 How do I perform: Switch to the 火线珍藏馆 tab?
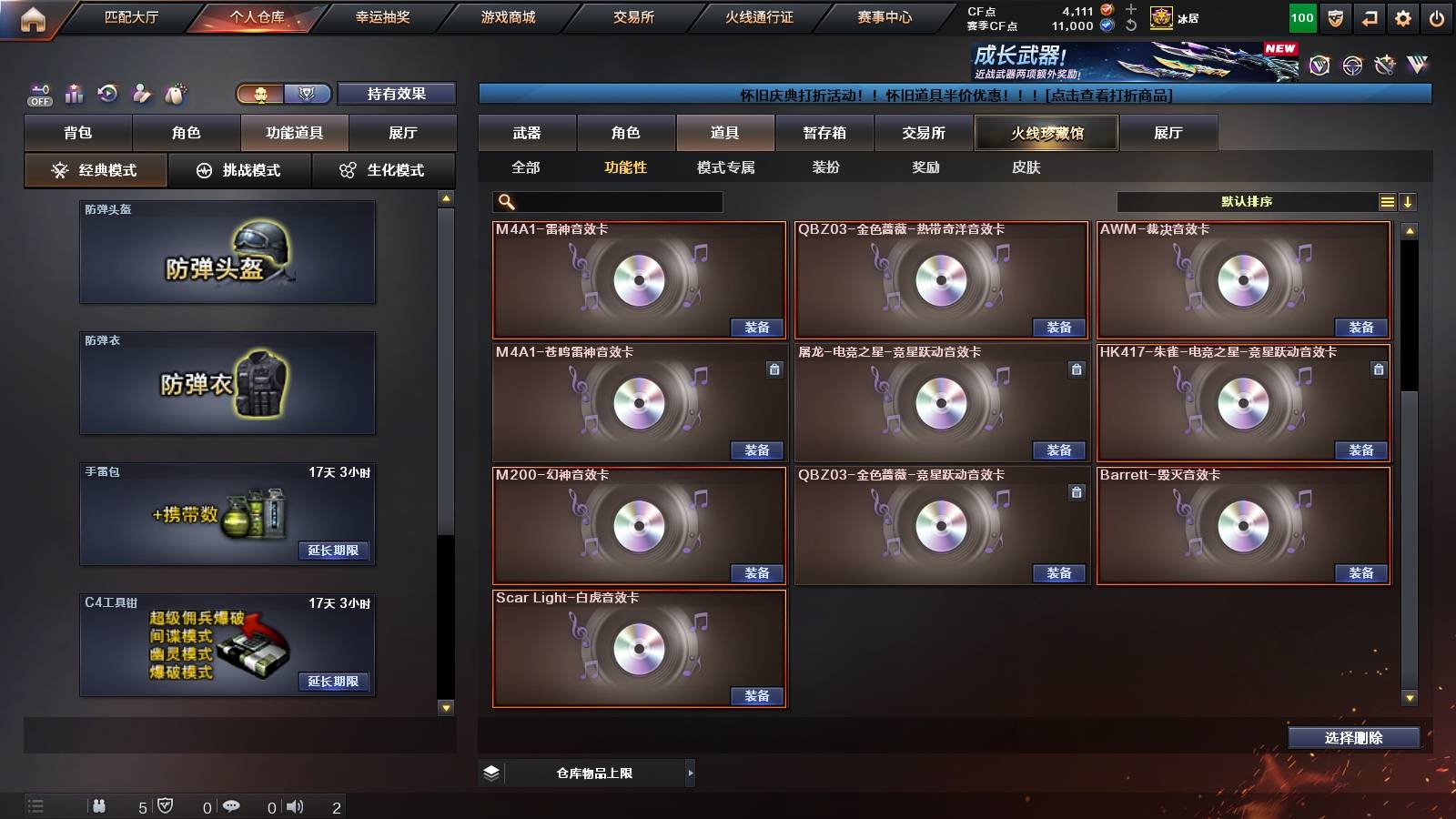point(1045,133)
